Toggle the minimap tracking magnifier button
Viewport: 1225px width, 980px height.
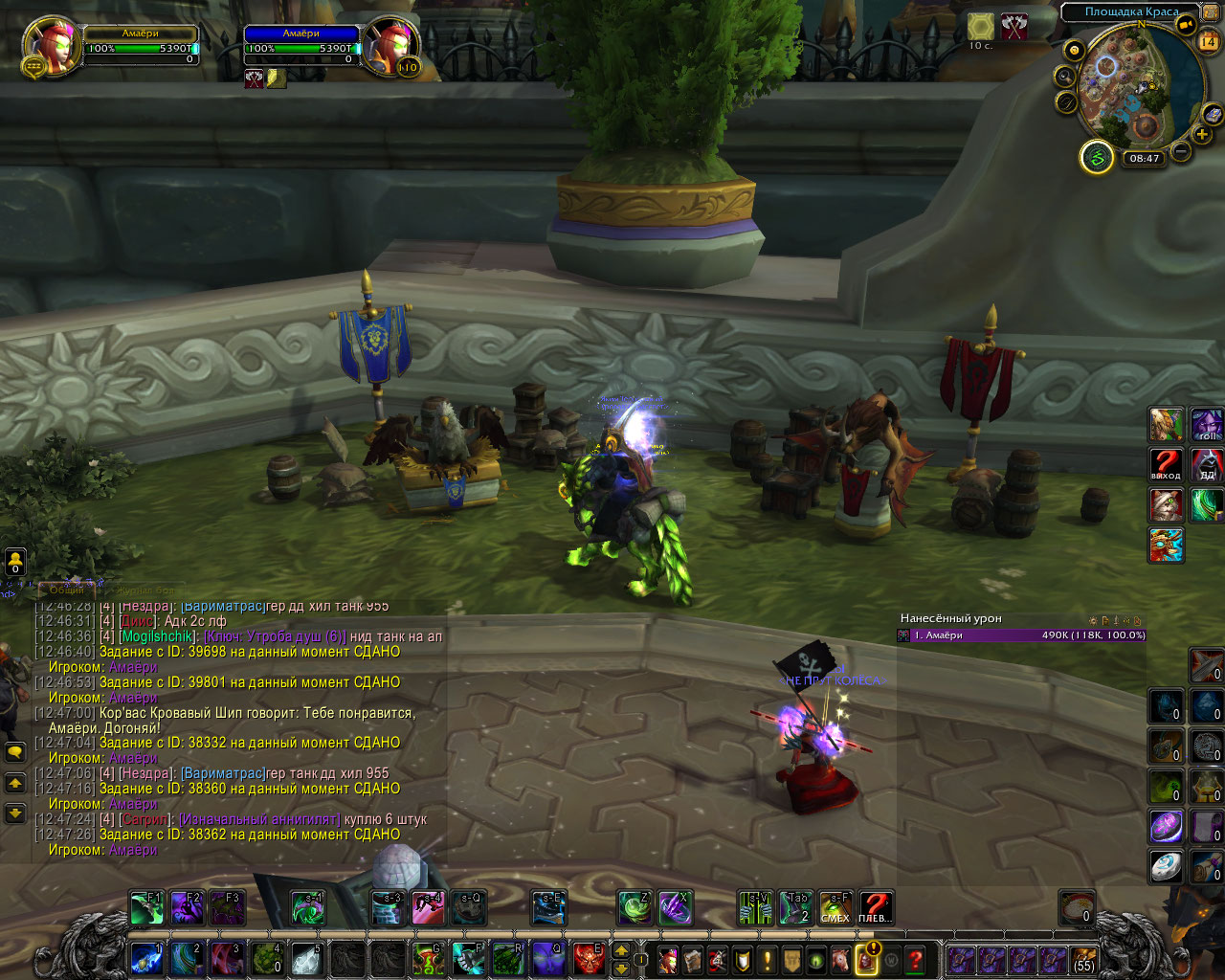coord(1064,77)
